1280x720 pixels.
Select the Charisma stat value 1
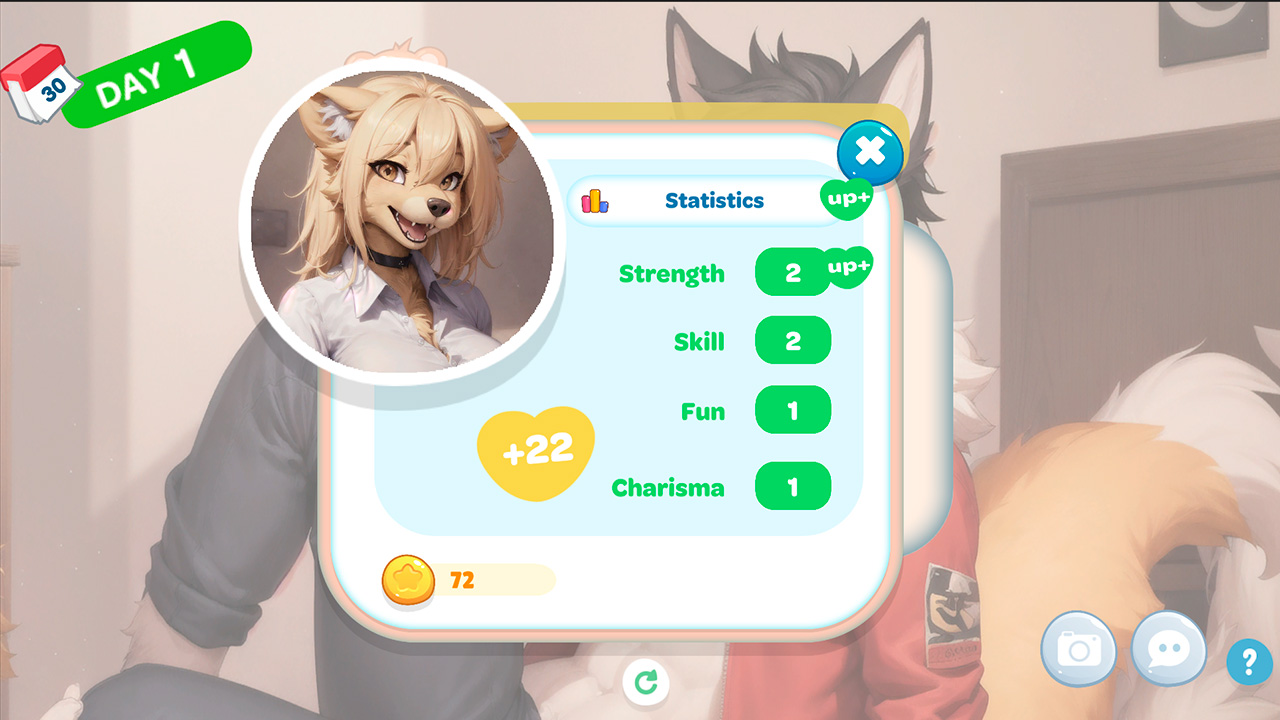[793, 486]
